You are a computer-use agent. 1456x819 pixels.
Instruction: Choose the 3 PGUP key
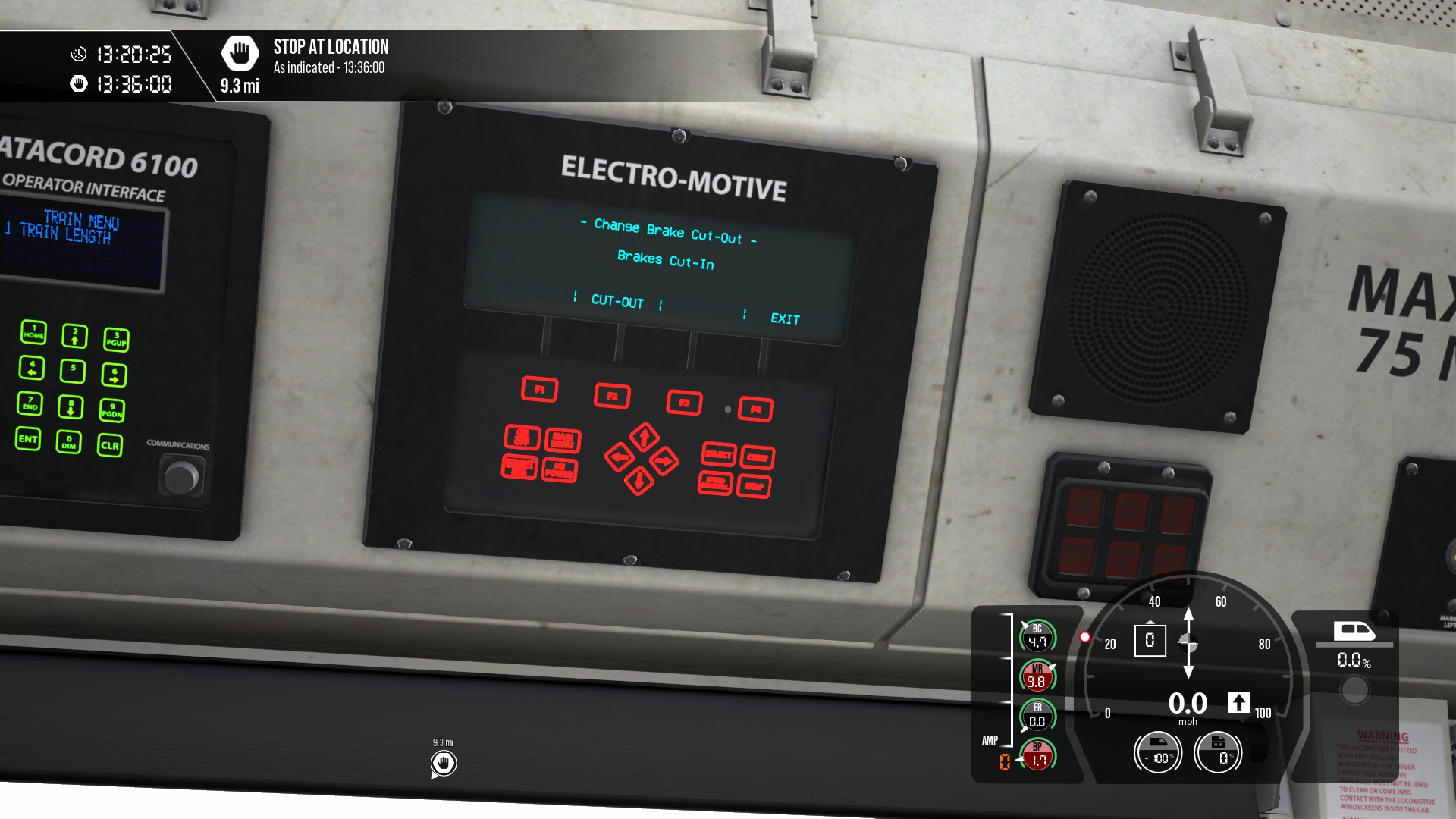click(x=116, y=339)
